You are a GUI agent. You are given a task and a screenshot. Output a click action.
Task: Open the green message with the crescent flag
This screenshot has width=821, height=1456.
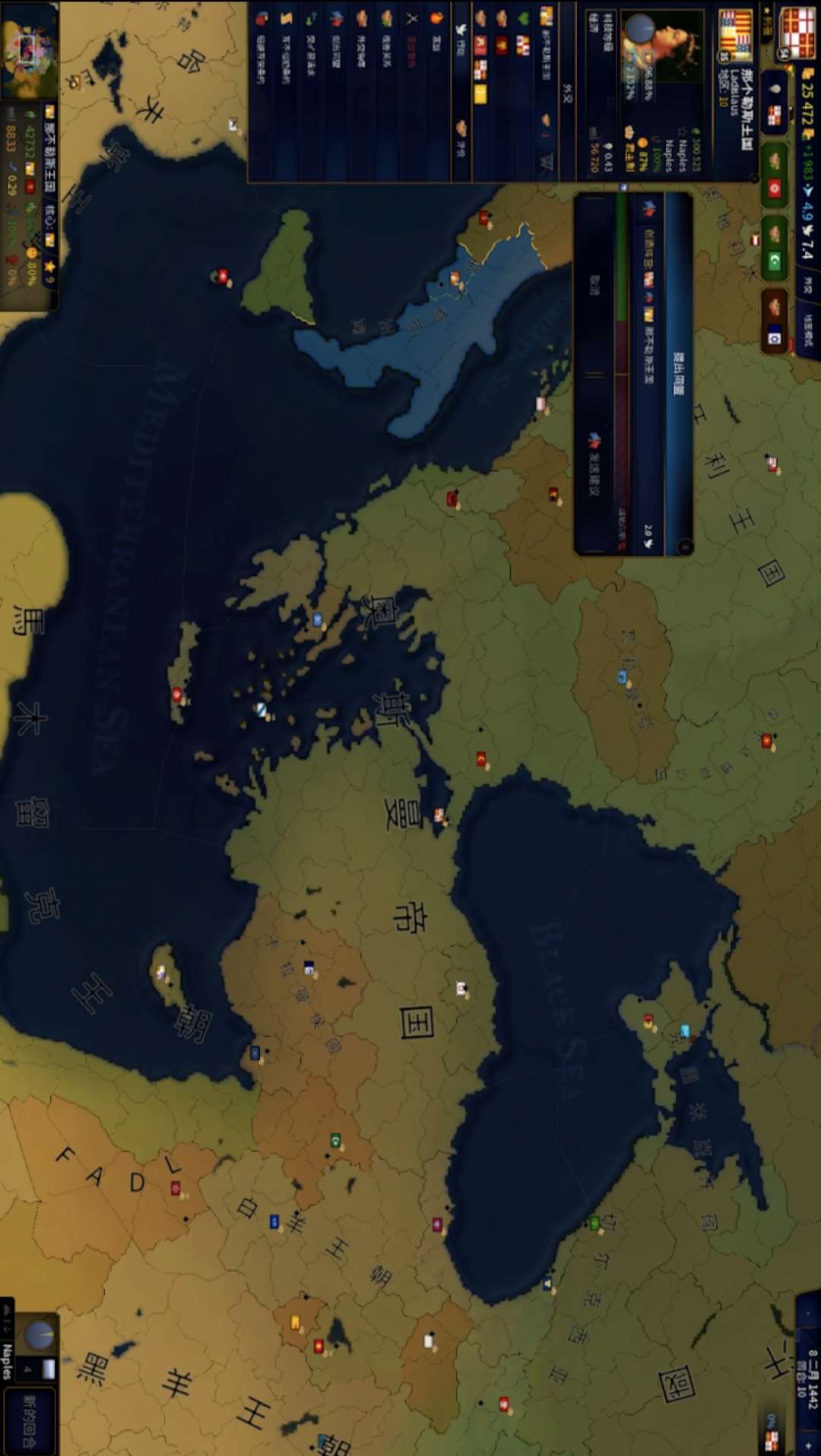point(774,250)
